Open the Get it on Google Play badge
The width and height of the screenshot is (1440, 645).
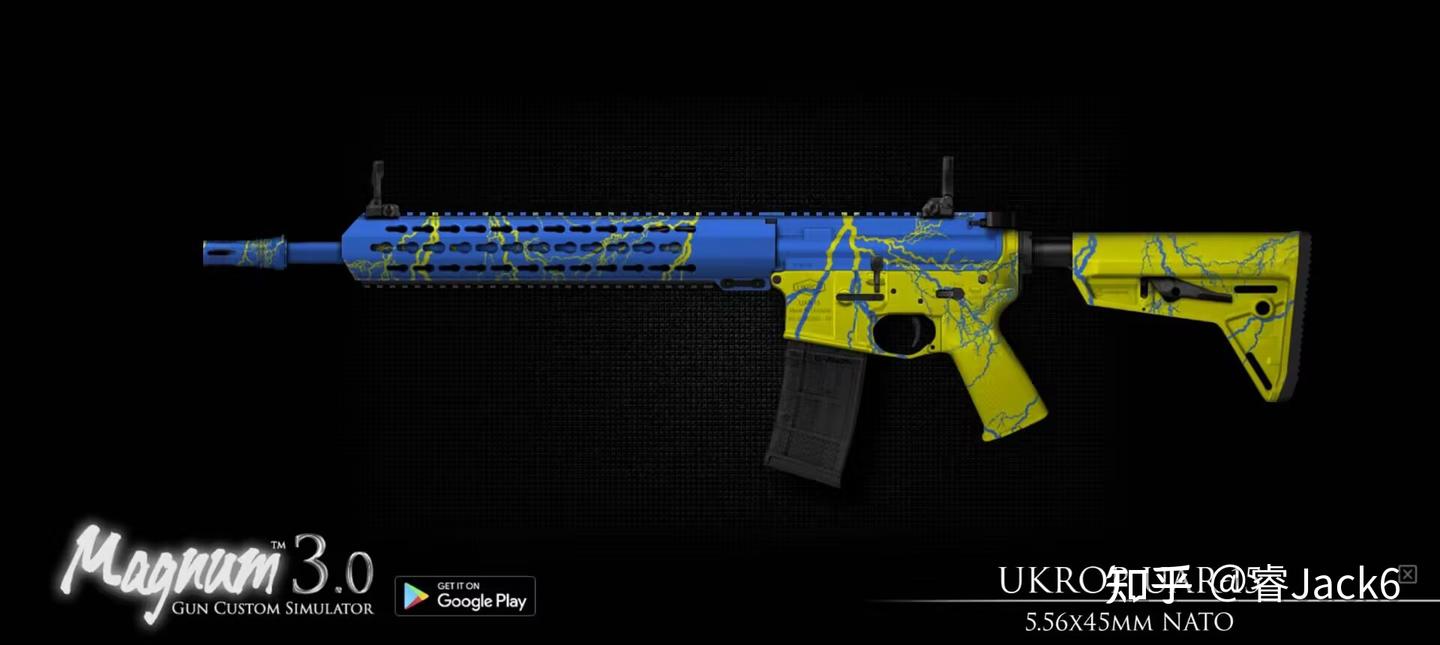point(465,596)
